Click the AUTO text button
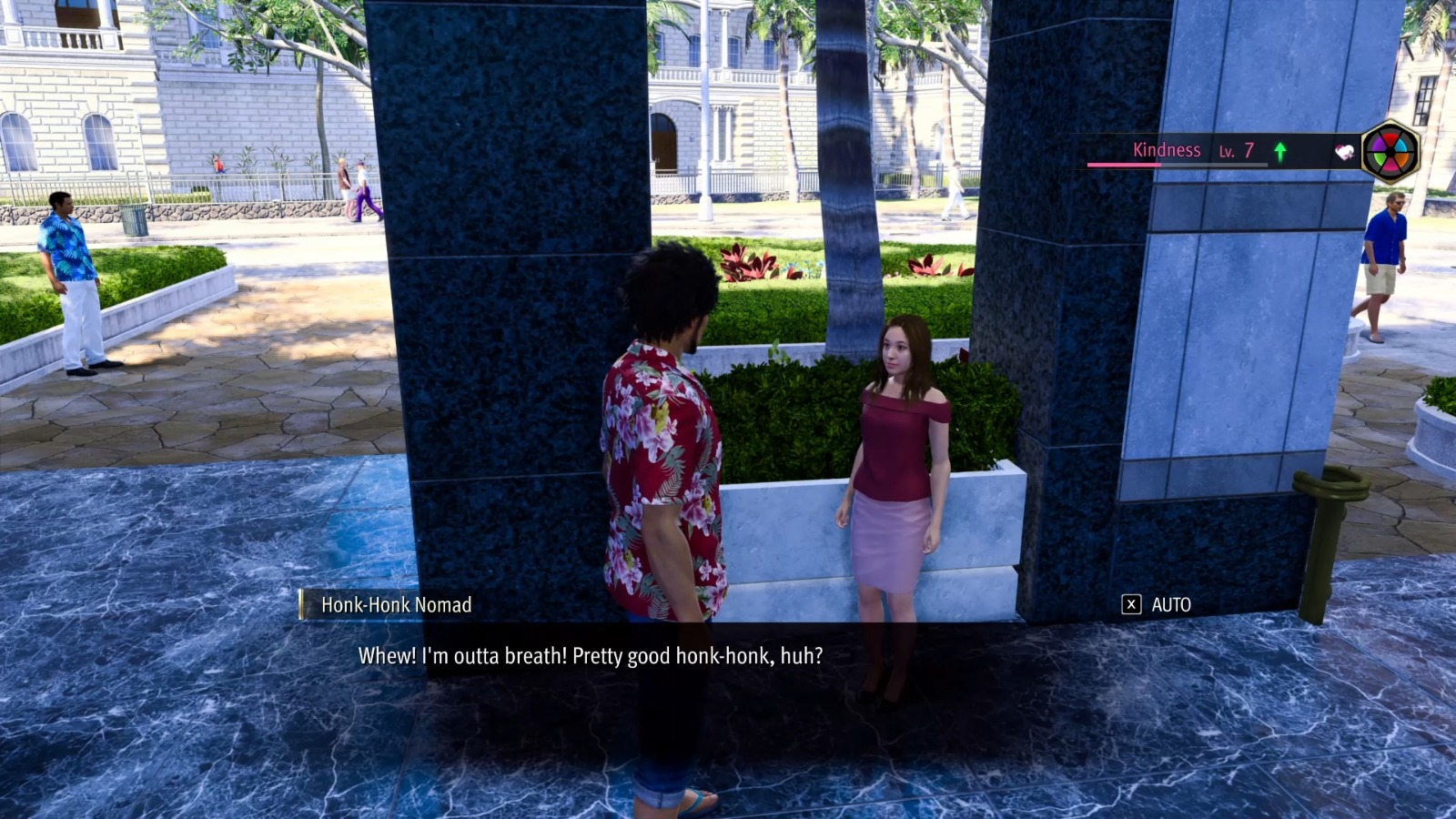Viewport: 1456px width, 819px height. pos(1174,604)
